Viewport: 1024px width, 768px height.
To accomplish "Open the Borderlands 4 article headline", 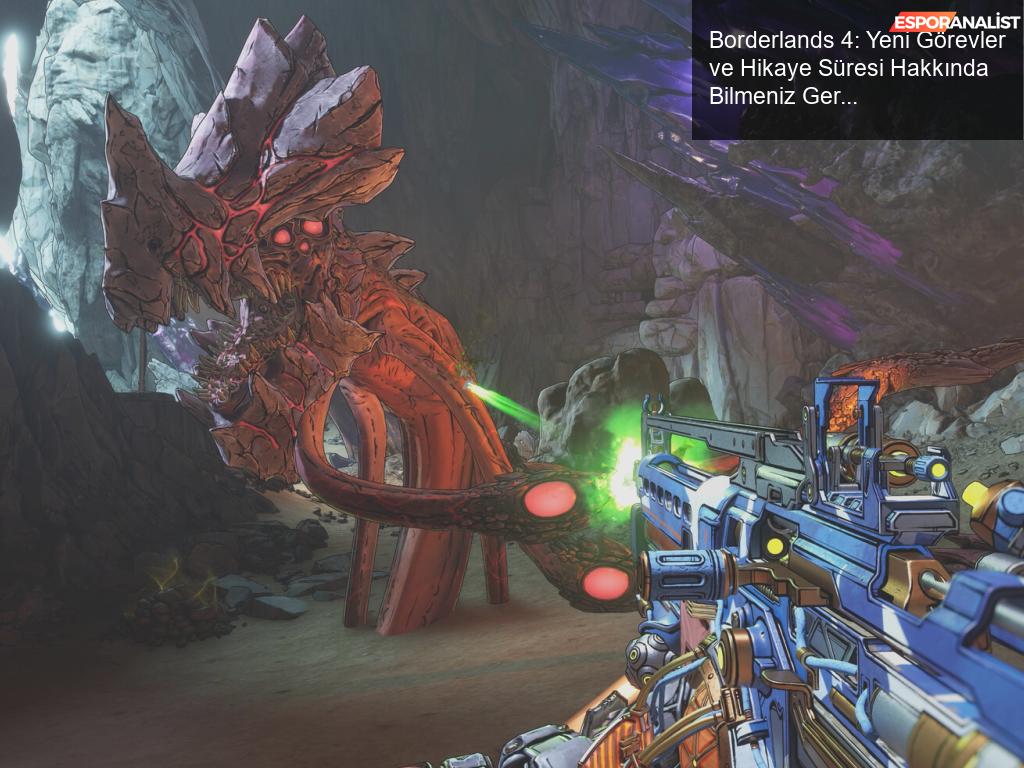I will (x=848, y=69).
